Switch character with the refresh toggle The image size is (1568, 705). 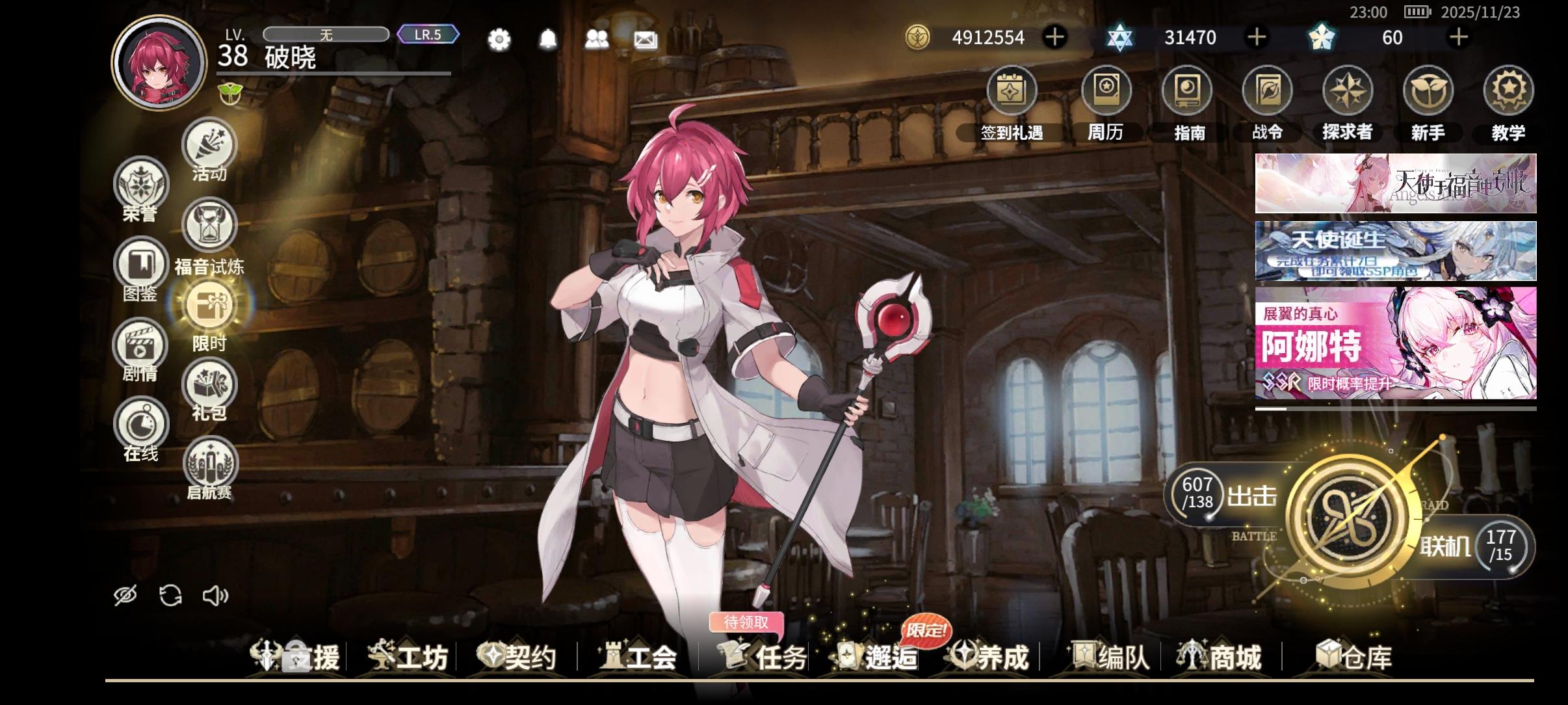coord(170,594)
